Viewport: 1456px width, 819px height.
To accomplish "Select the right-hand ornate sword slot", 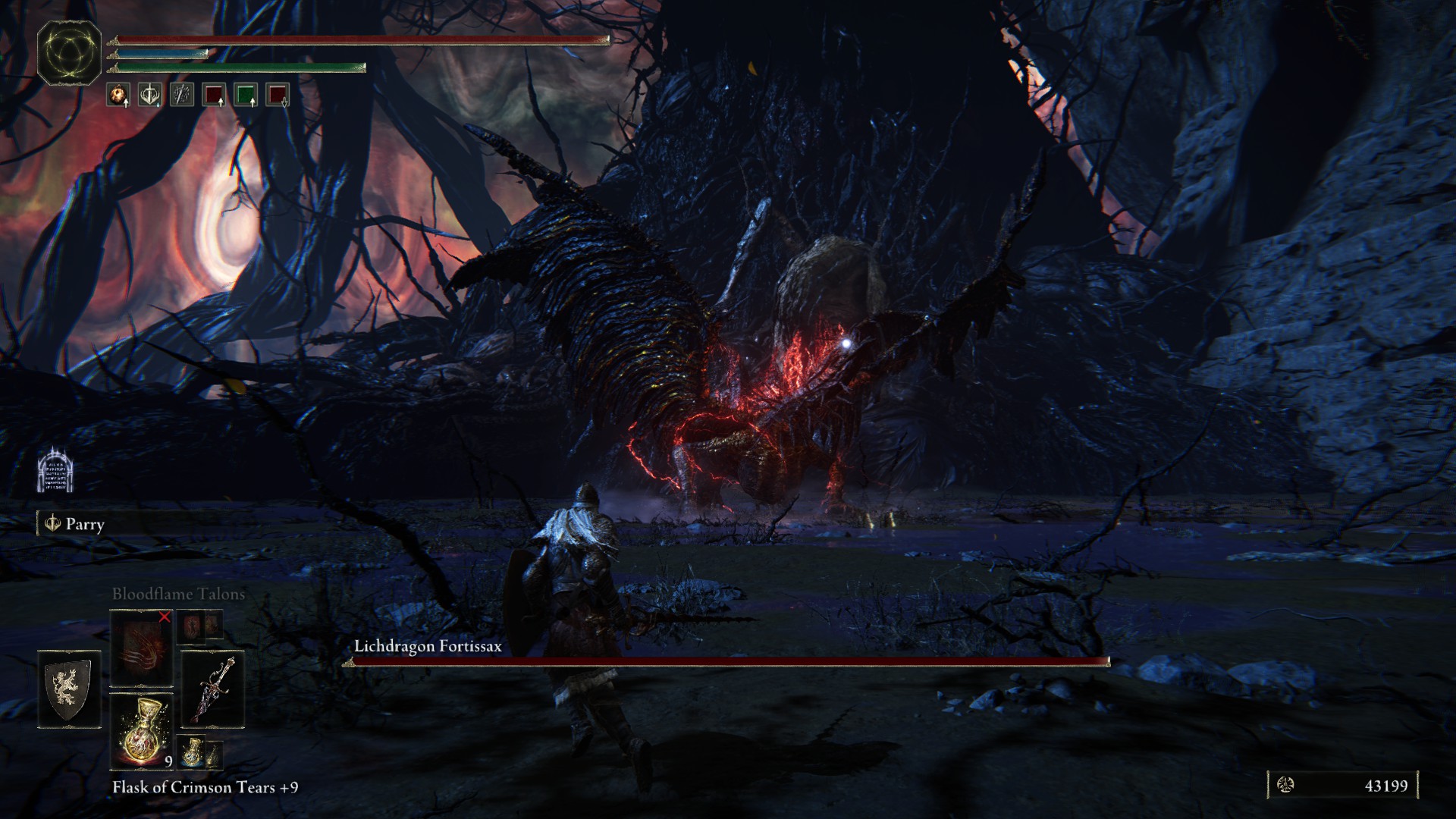I will click(213, 689).
